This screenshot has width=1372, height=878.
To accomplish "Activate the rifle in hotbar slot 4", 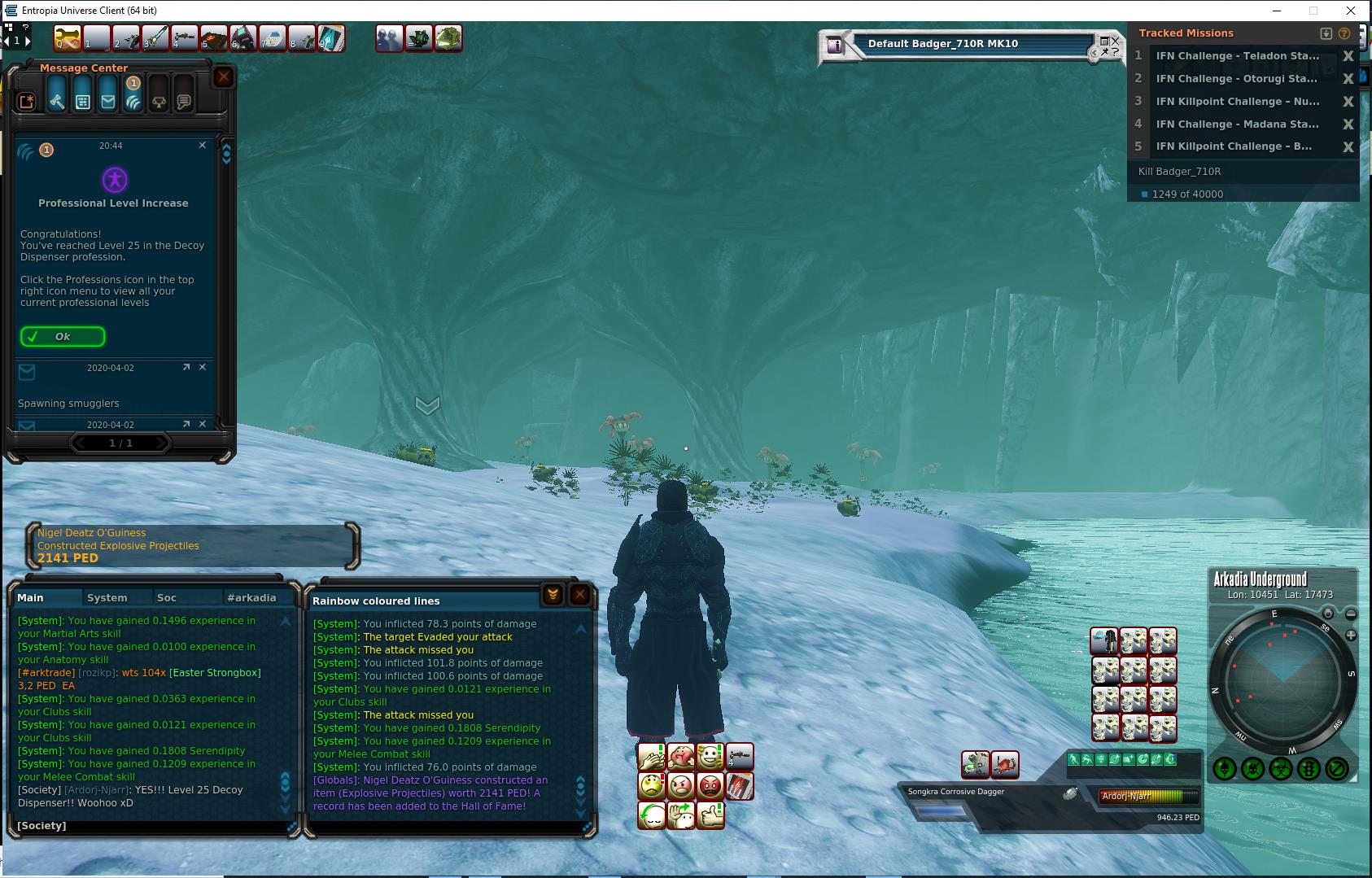I will click(x=185, y=37).
